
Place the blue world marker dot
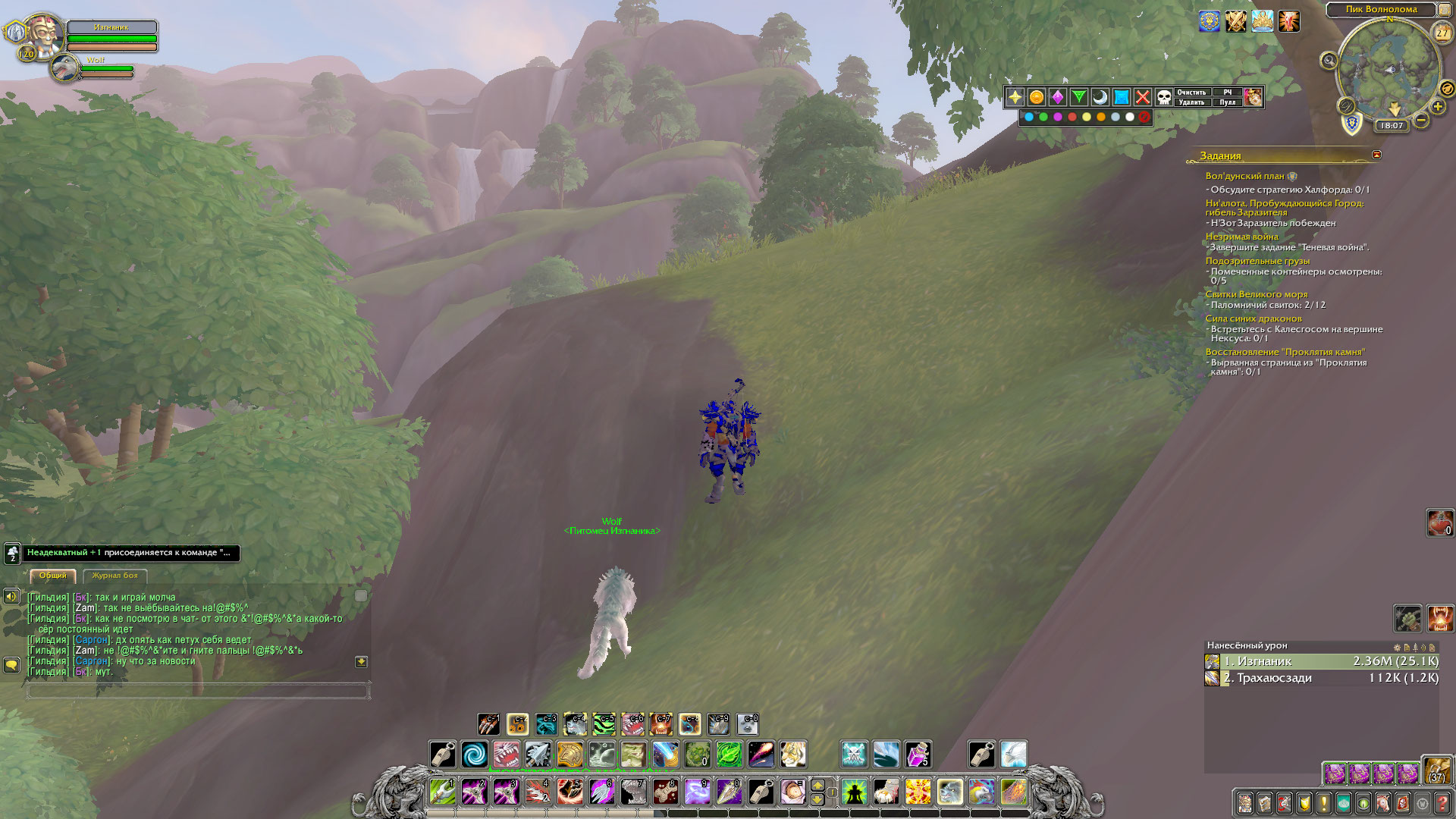point(1029,117)
